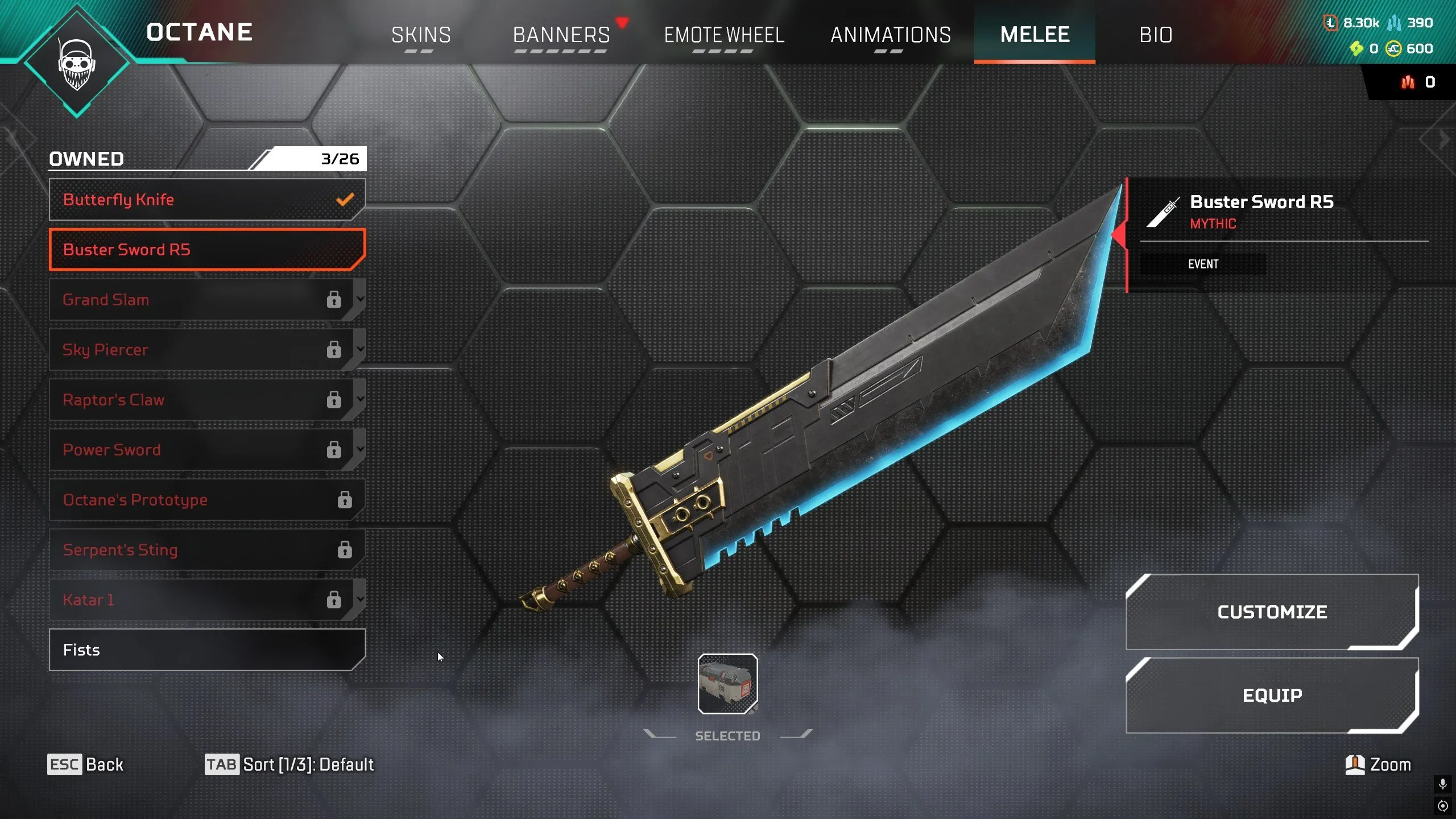Screen dimensions: 1456x819
Task: Toggle the equipped checkmark on Butterfly Knife
Action: (x=344, y=200)
